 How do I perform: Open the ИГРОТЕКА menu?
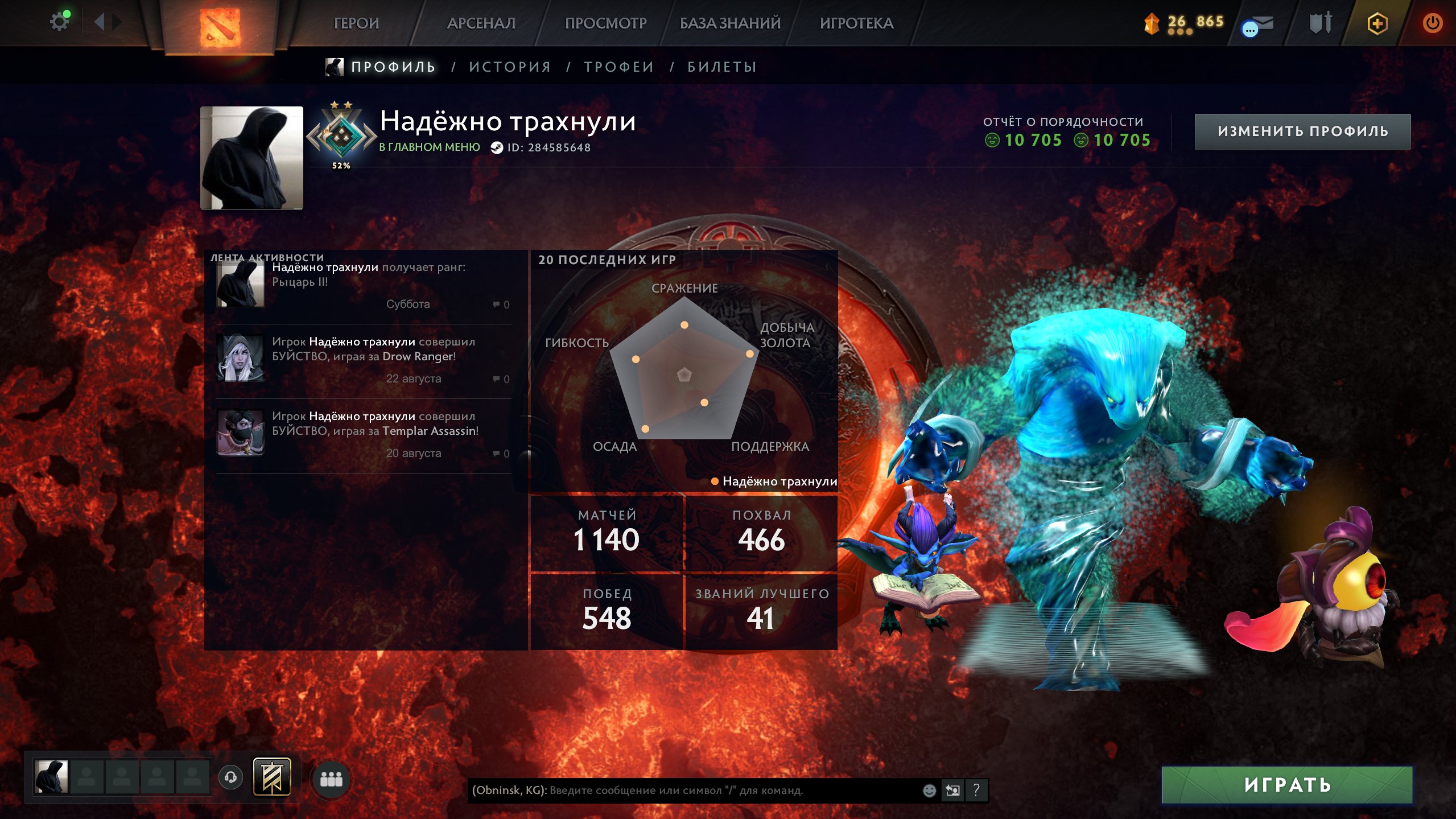856,23
